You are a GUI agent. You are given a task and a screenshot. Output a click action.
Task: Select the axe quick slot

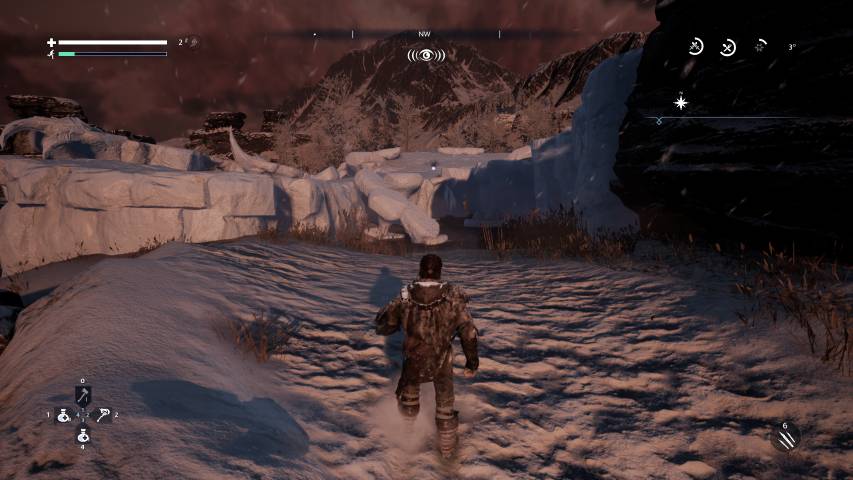click(x=83, y=395)
